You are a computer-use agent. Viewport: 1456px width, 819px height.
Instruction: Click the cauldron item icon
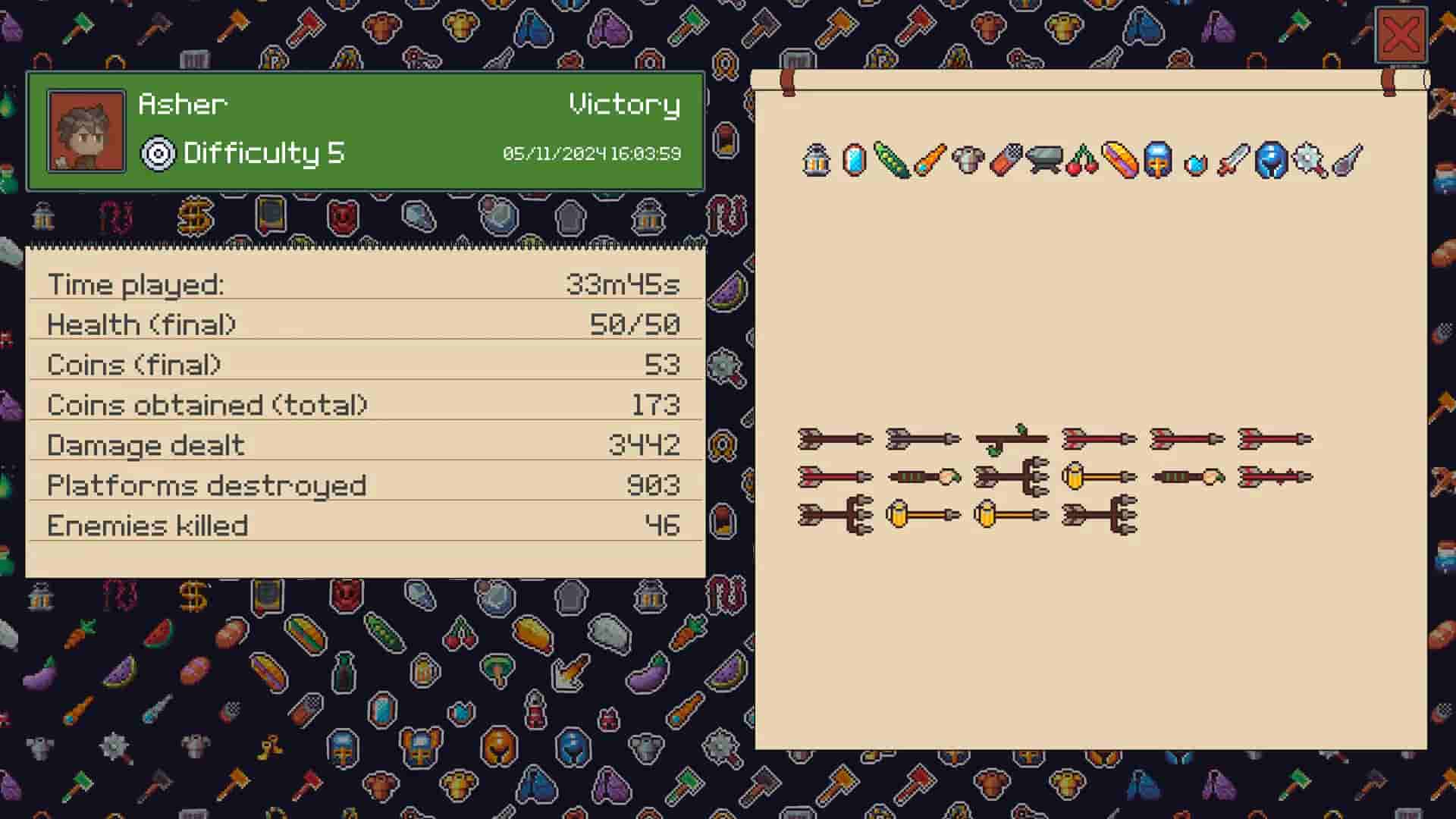pos(1044,159)
